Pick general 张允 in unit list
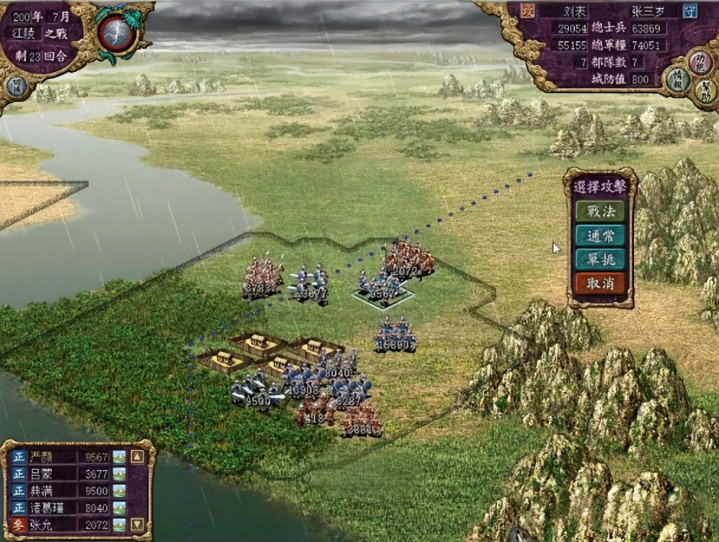The image size is (719, 542). tap(62, 525)
